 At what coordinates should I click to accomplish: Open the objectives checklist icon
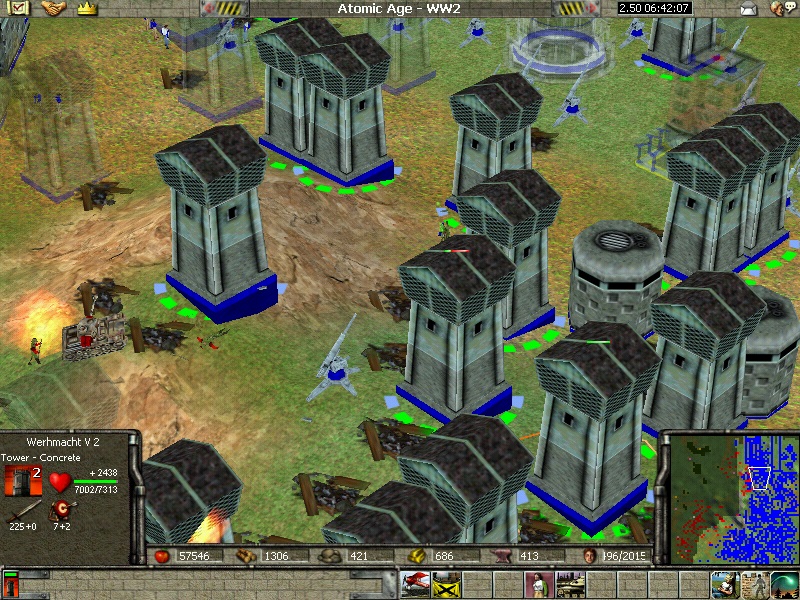[x=20, y=8]
